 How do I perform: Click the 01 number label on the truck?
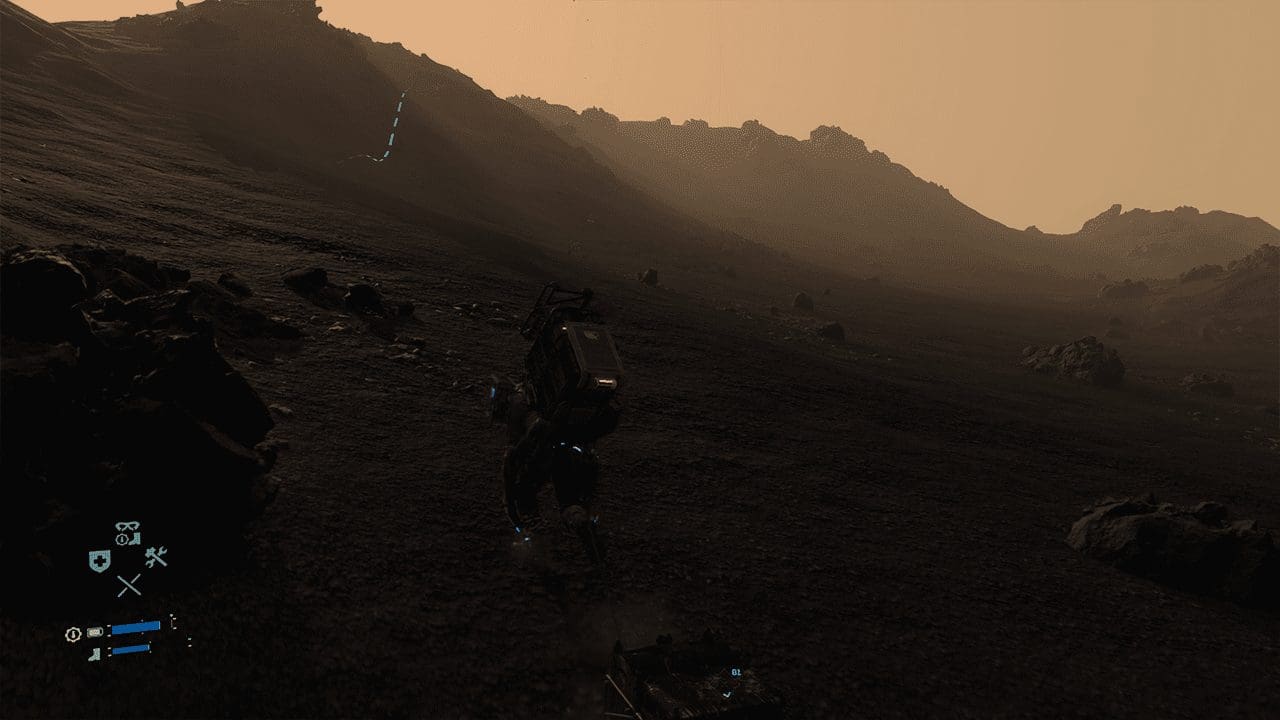(x=737, y=671)
